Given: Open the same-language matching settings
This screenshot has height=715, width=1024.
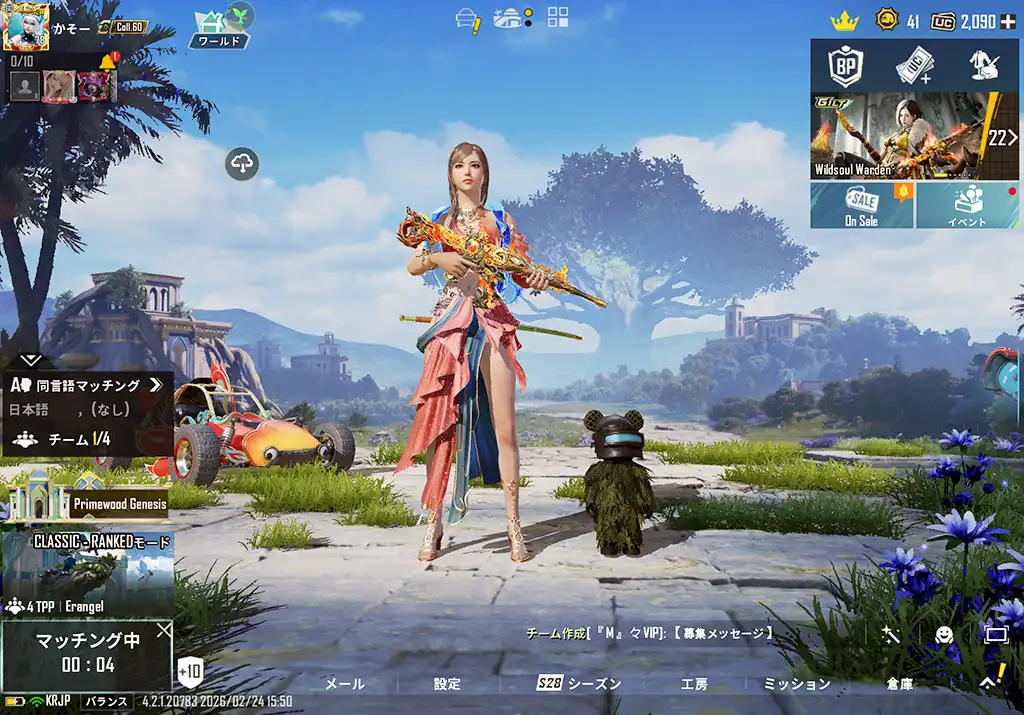Looking at the screenshot, I should 87,385.
